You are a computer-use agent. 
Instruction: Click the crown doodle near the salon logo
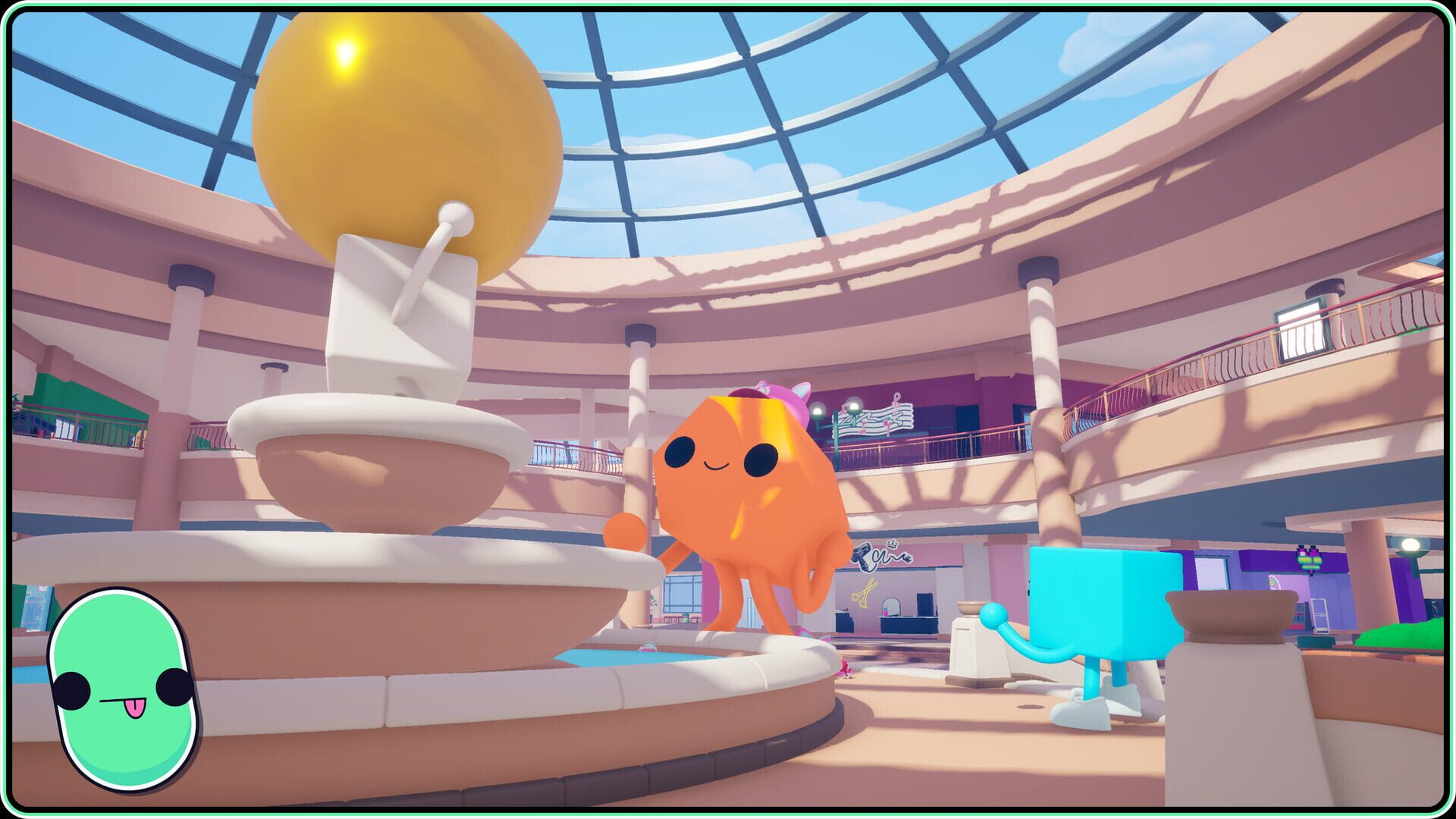(x=892, y=544)
